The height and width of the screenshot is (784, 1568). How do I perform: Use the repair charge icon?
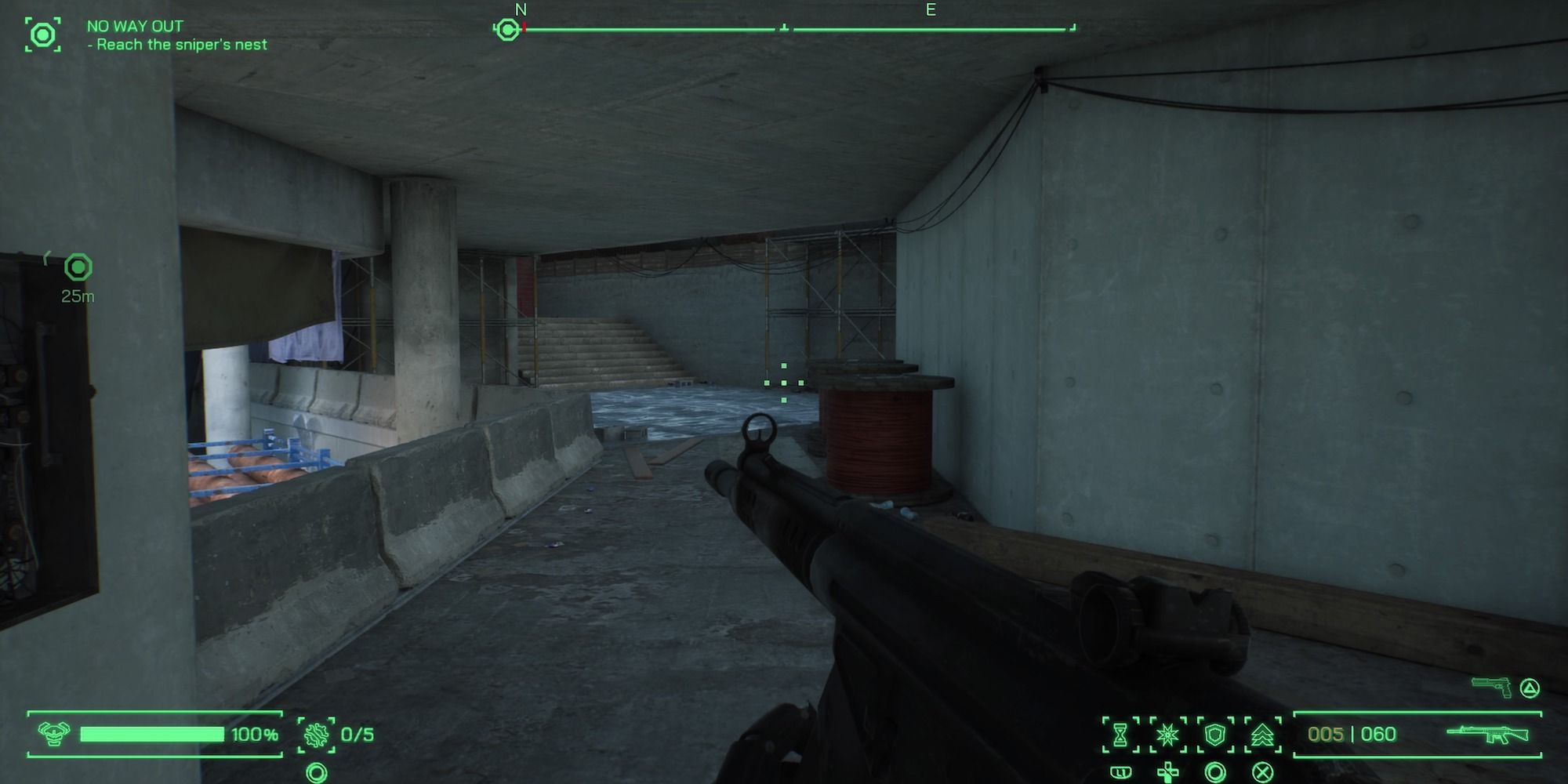pos(317,735)
